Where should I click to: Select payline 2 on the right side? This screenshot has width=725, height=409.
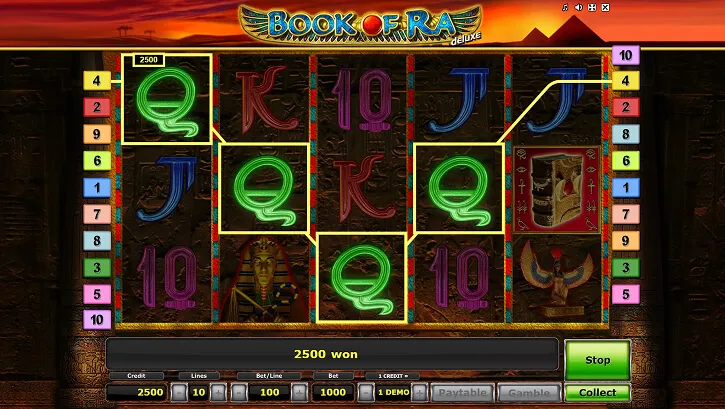coord(626,107)
